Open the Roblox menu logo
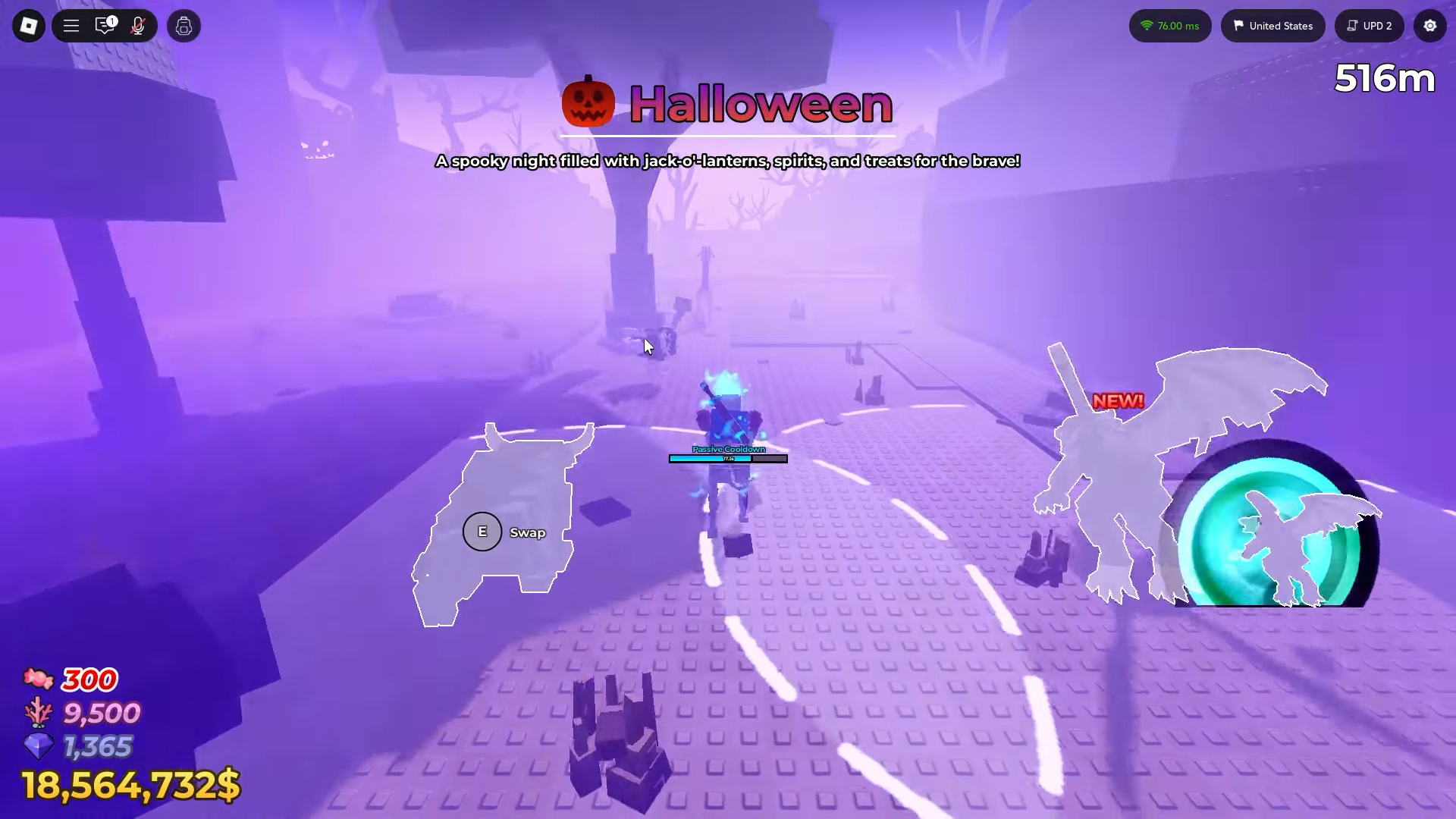1456x819 pixels. [x=28, y=25]
